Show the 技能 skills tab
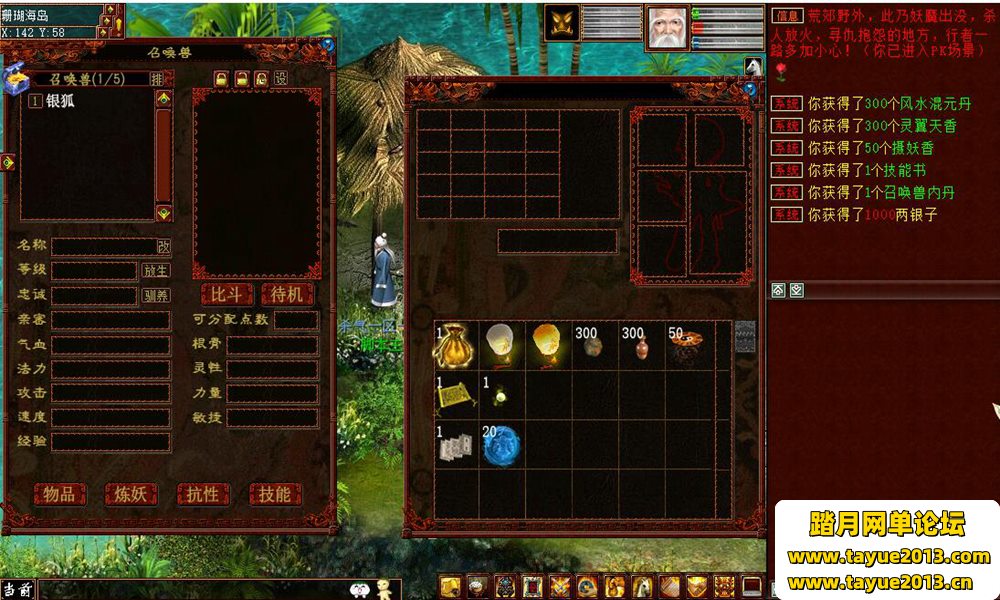The height and width of the screenshot is (600, 1000). 274,494
